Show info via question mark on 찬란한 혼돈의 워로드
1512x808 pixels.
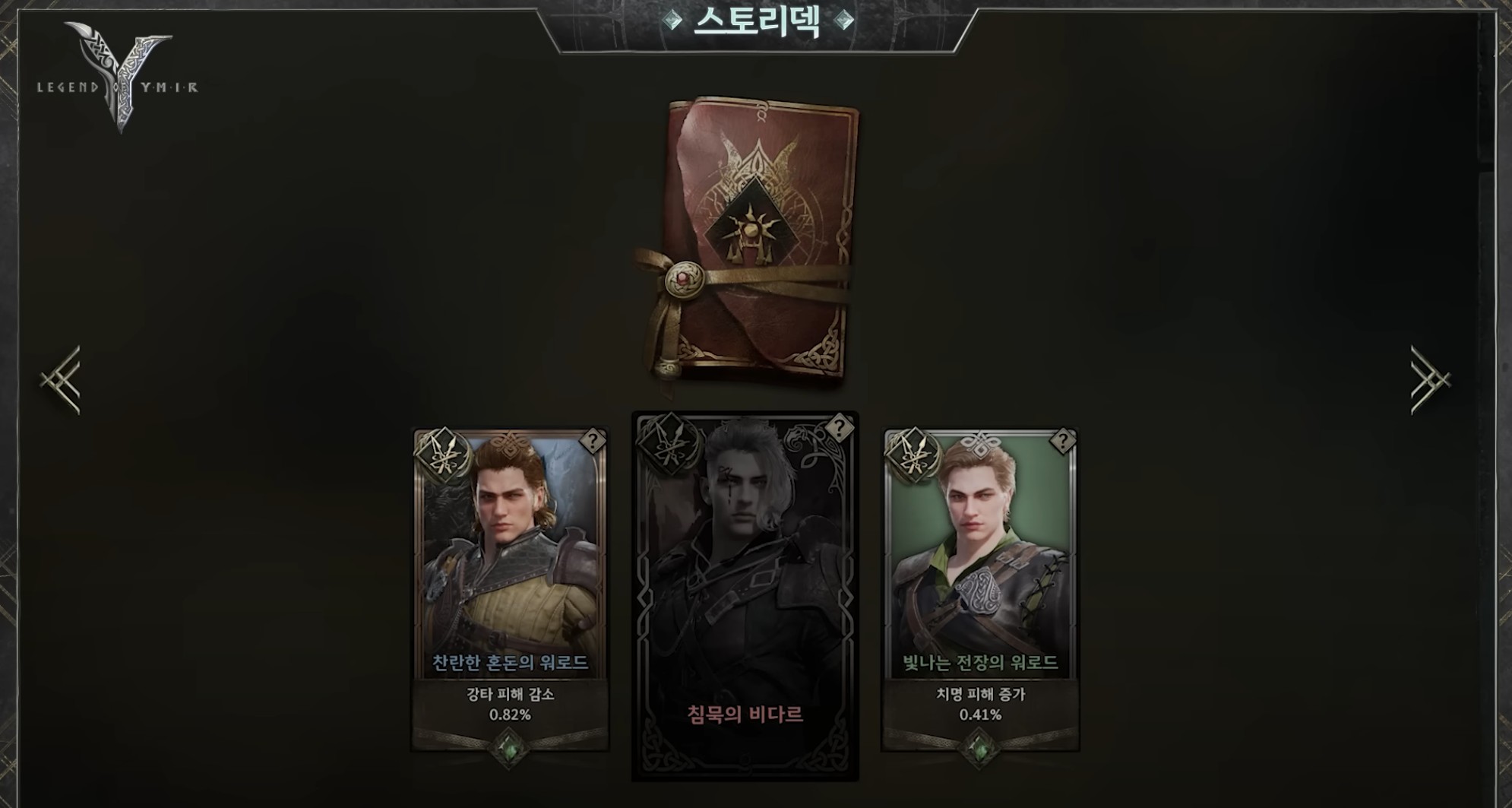(592, 441)
